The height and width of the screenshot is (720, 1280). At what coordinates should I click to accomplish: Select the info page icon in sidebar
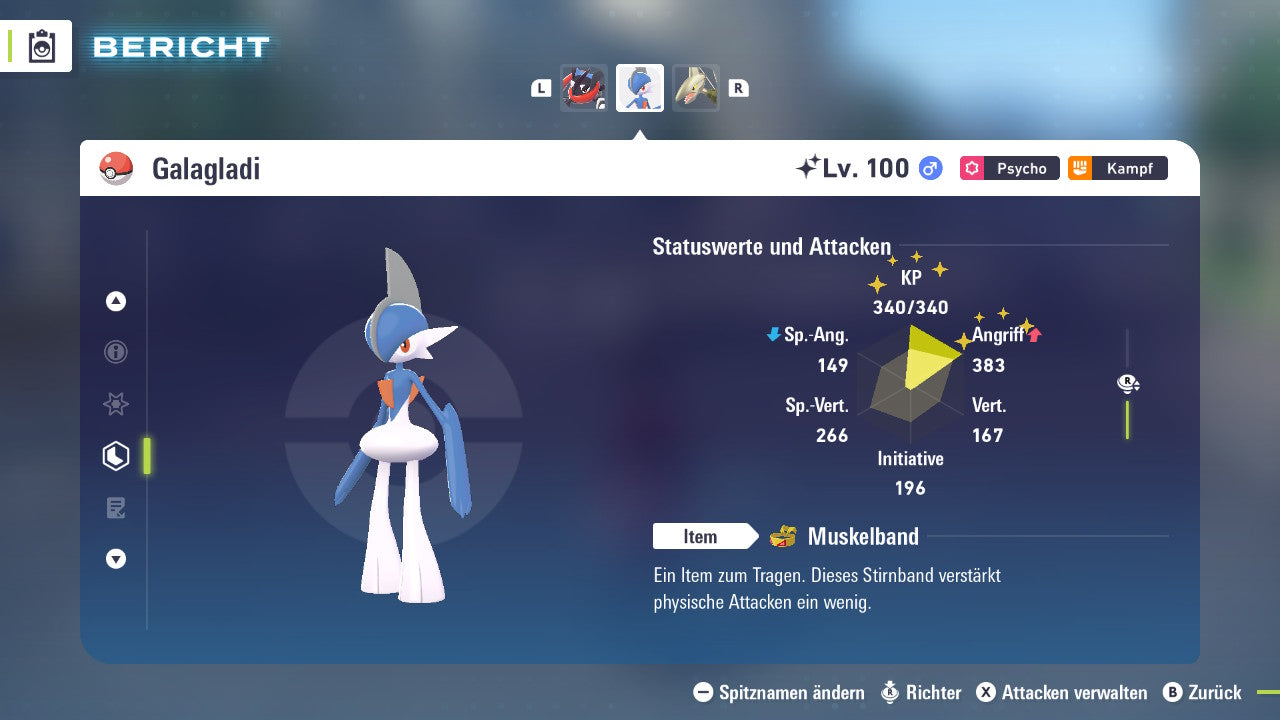(x=116, y=352)
